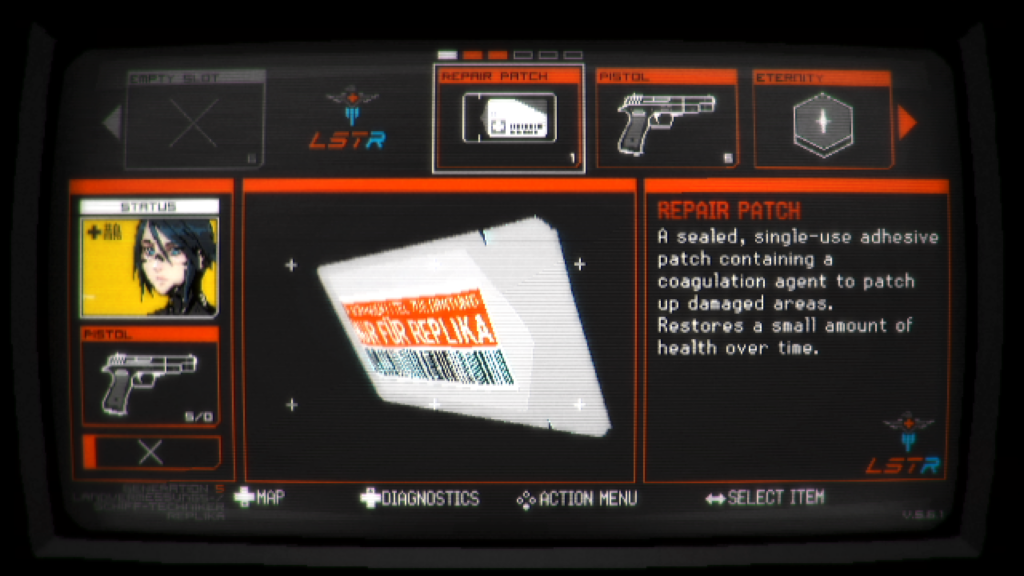This screenshot has height=576, width=1024.
Task: Select the Eternity item slot
Action: 822,119
